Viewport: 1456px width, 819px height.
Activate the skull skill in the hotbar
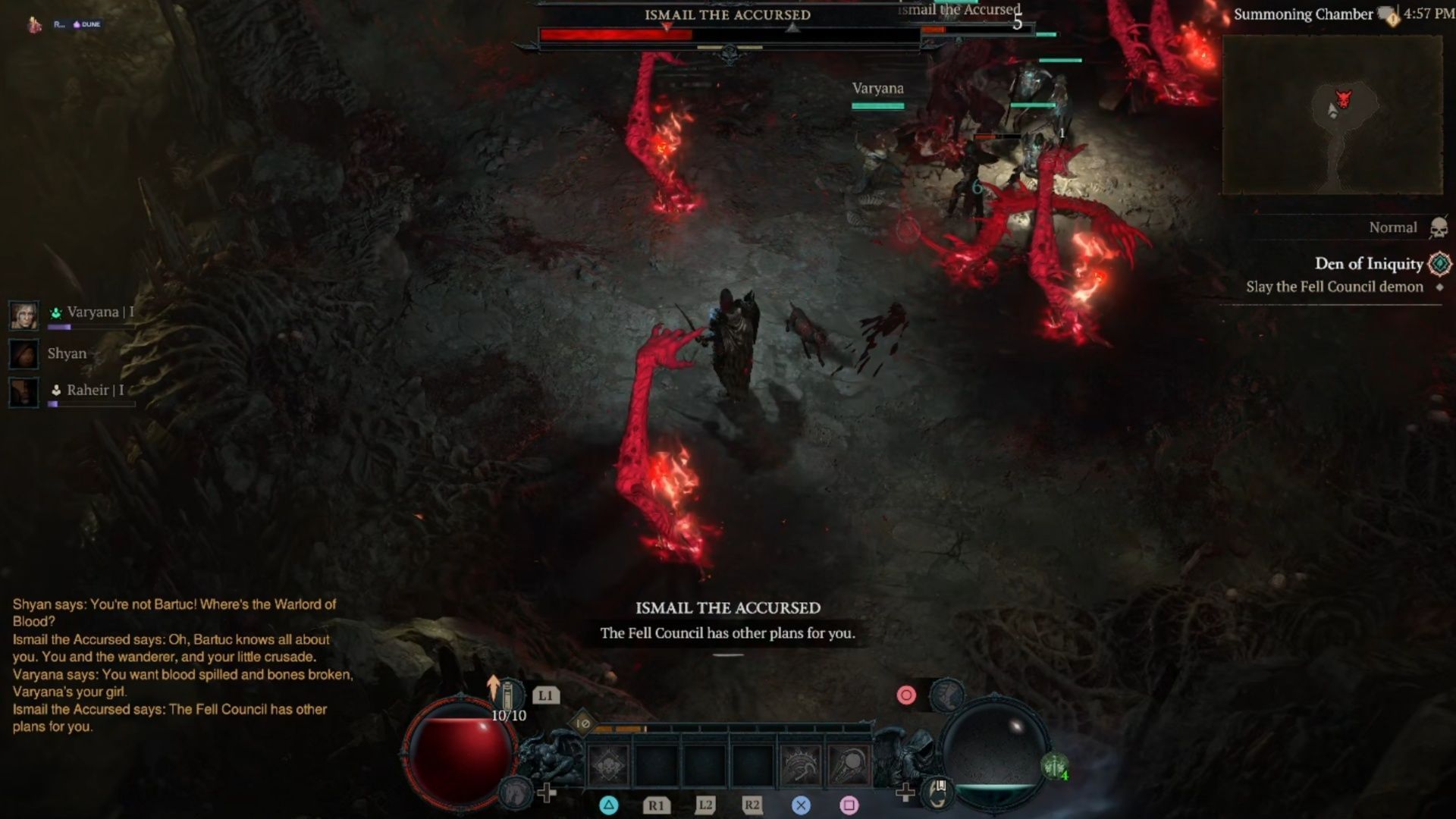click(608, 764)
